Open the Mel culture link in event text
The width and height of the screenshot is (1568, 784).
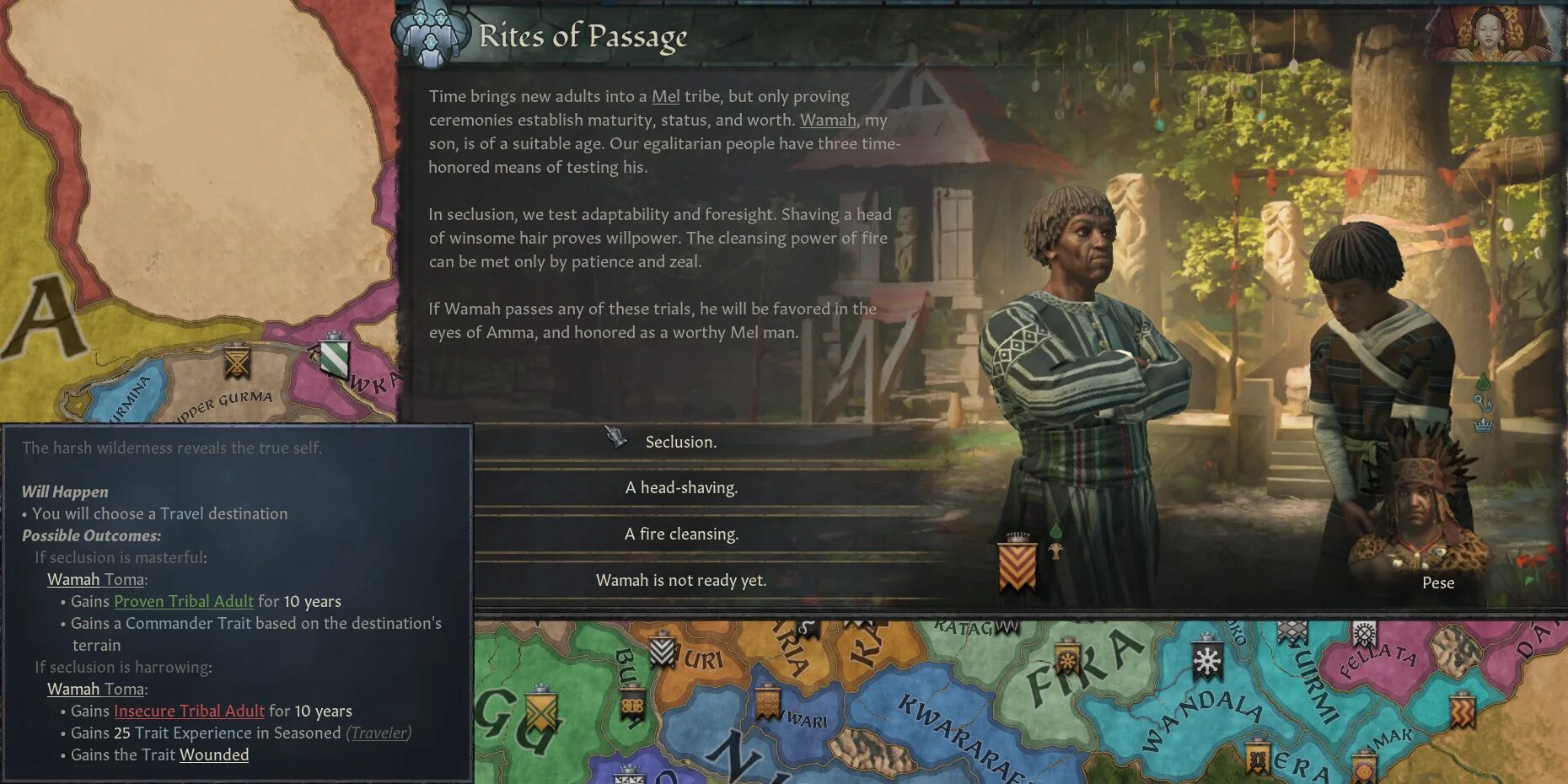click(665, 96)
